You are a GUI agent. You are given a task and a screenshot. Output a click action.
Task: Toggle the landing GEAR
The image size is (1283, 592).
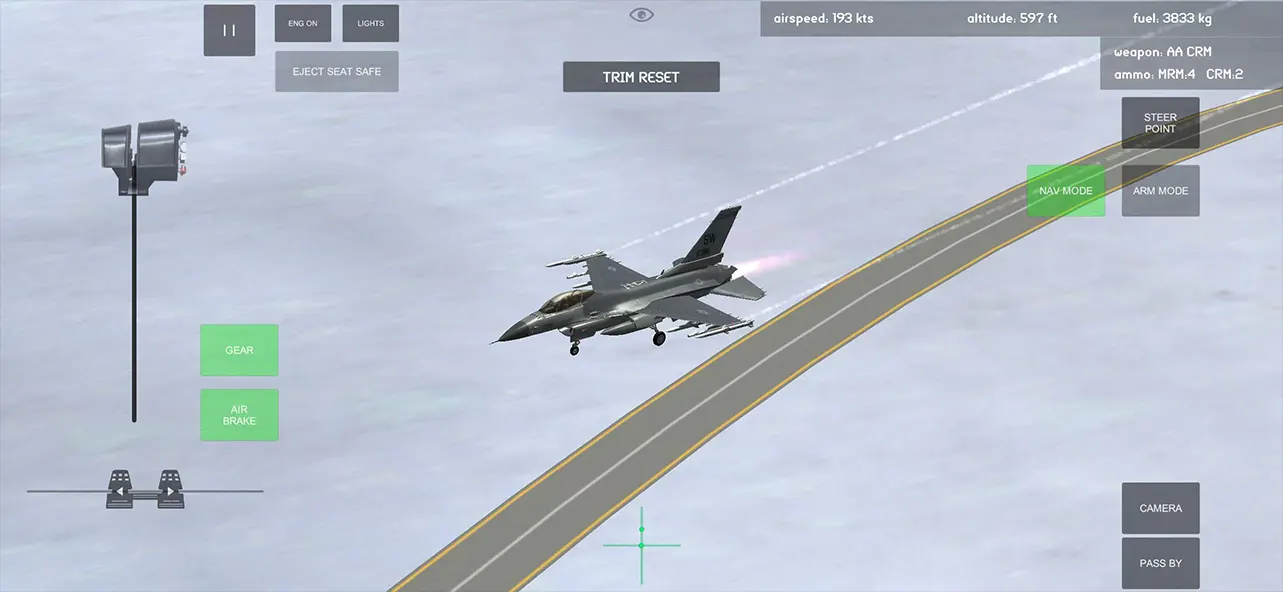(239, 350)
